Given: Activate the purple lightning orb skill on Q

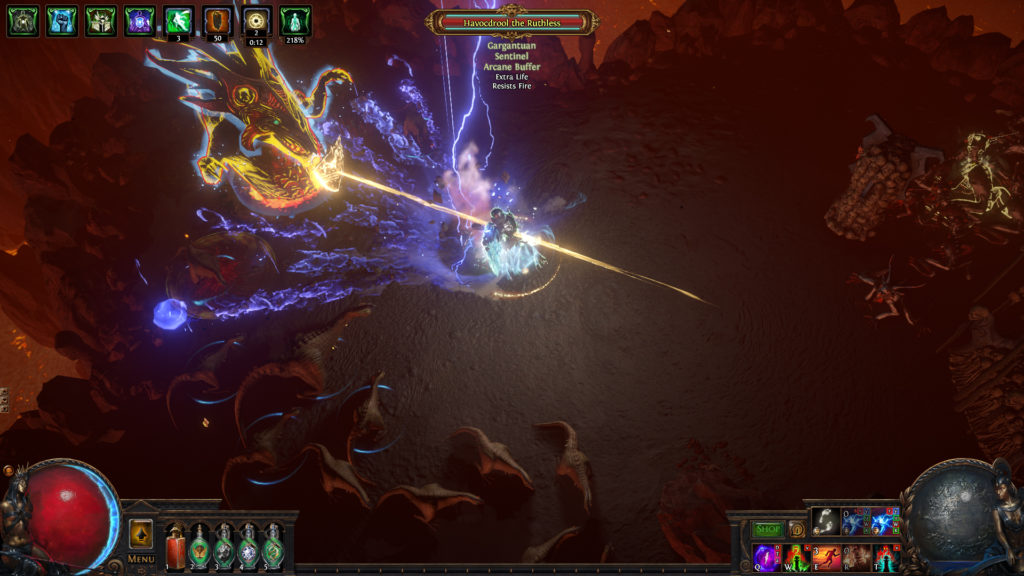Looking at the screenshot, I should coord(767,557).
